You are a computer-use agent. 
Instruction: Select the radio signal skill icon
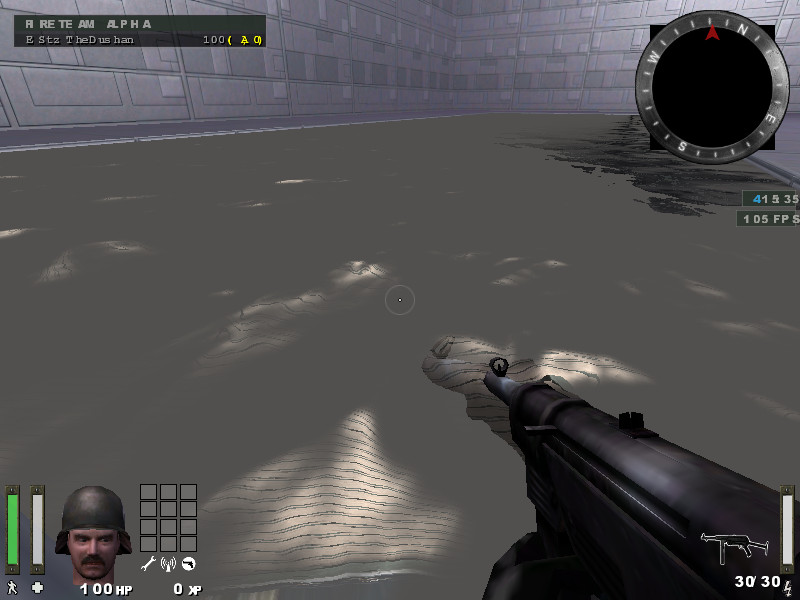(168, 564)
